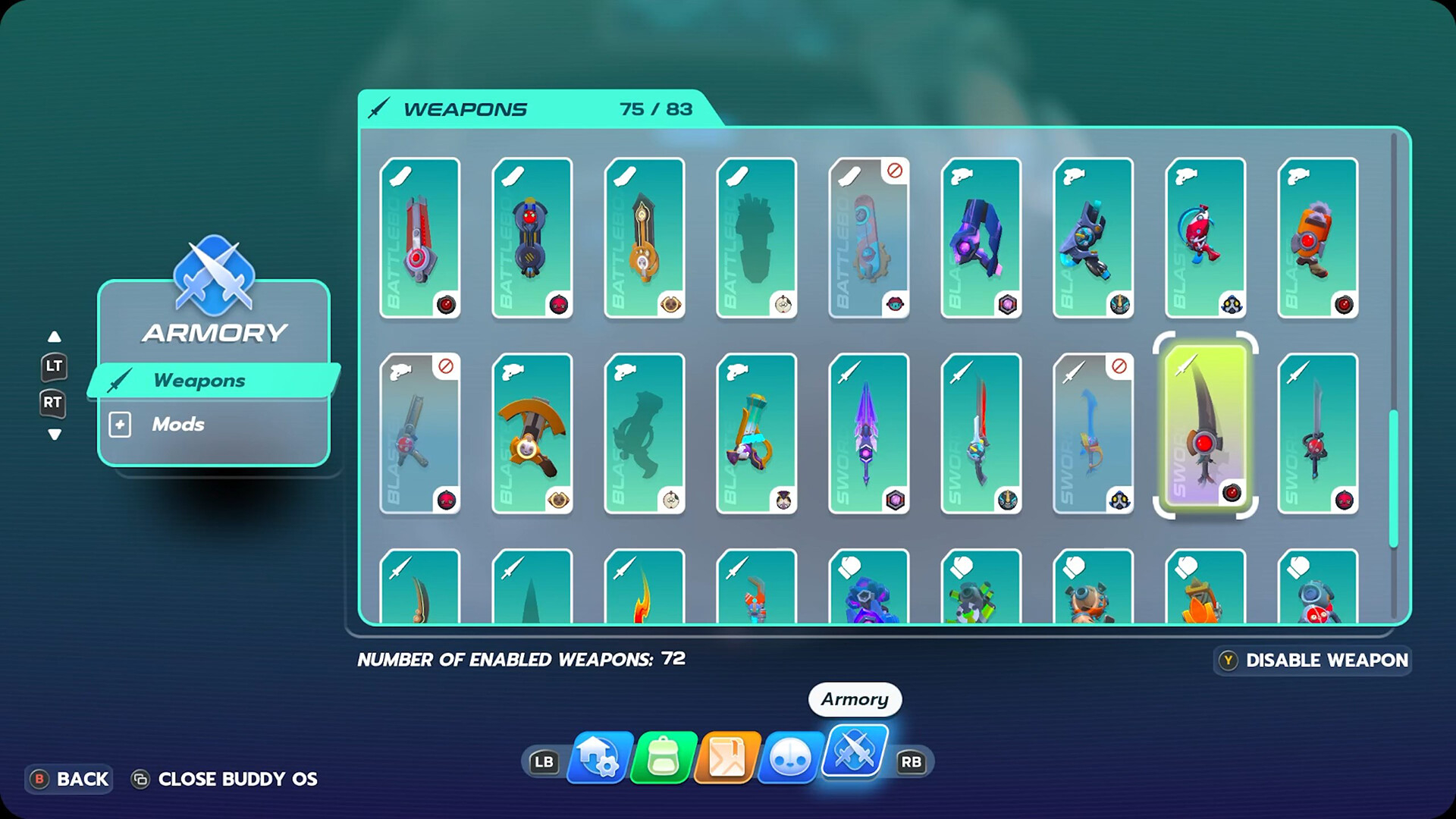Click the down arrow below the RT button
The image size is (1456, 819).
point(54,435)
